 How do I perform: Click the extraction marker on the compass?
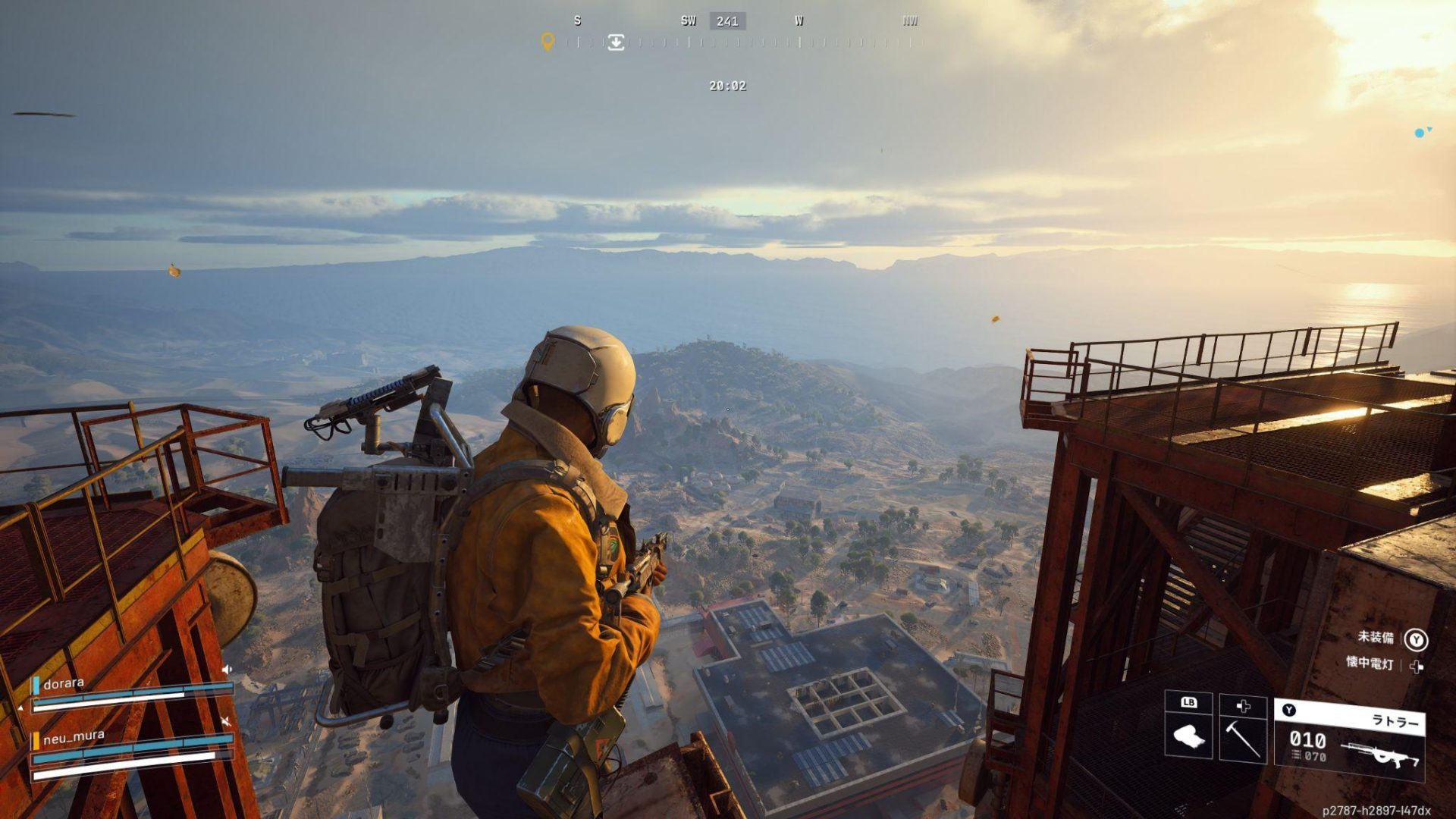(616, 42)
